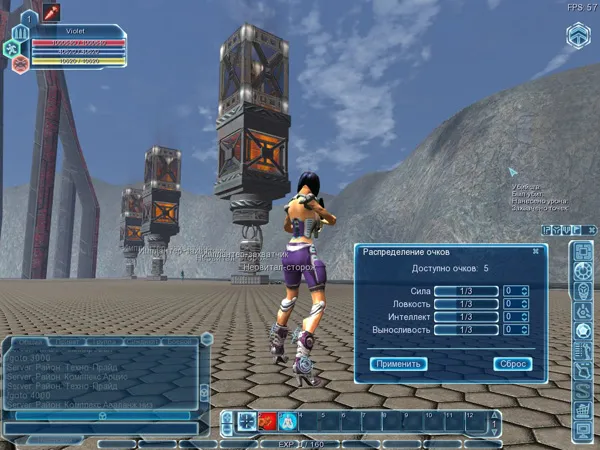Adjust the Интеллект point stepper
600x450 pixels.
(x=524, y=317)
